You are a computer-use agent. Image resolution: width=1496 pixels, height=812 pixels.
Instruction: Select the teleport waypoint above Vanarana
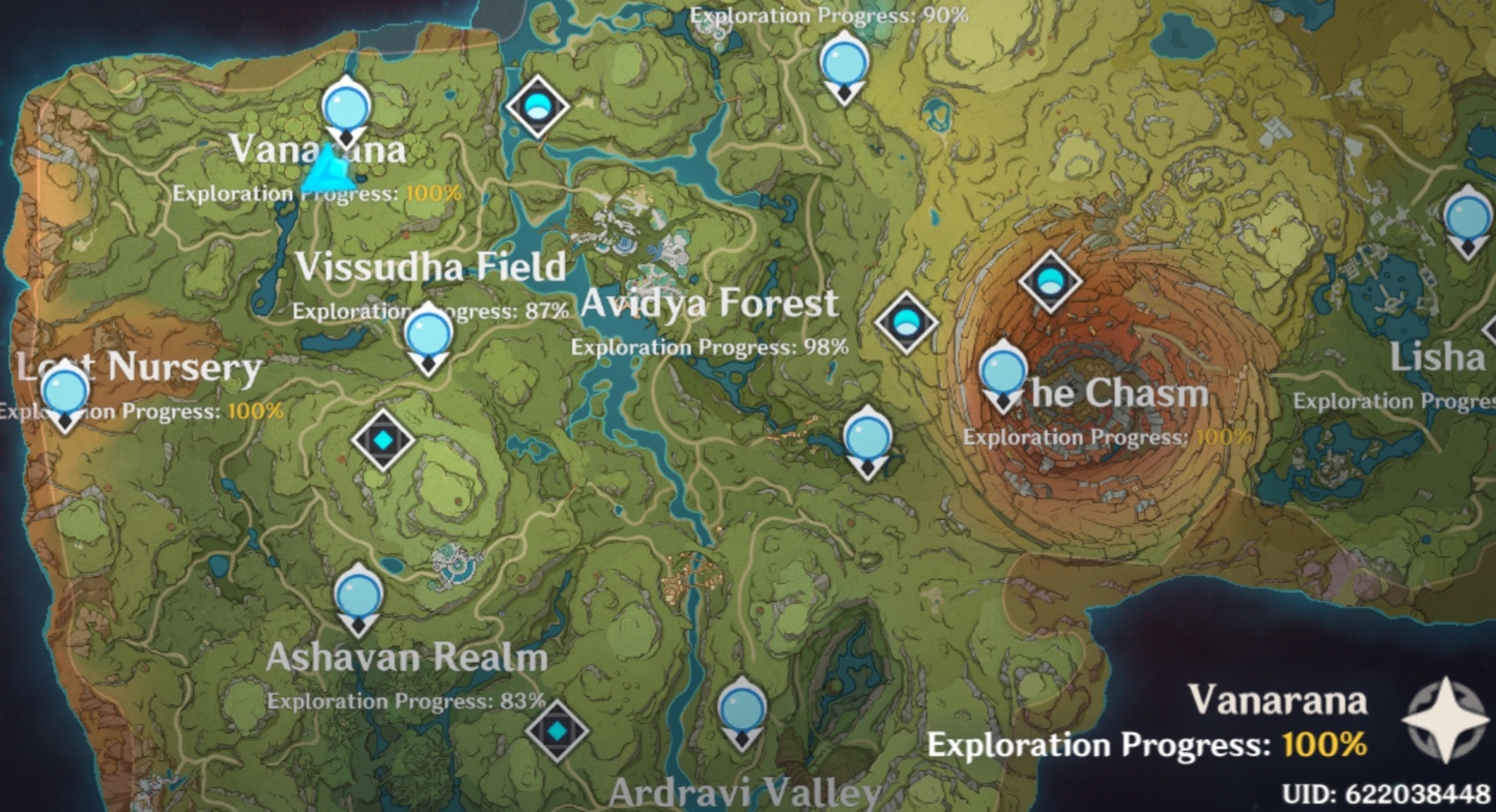click(x=348, y=108)
